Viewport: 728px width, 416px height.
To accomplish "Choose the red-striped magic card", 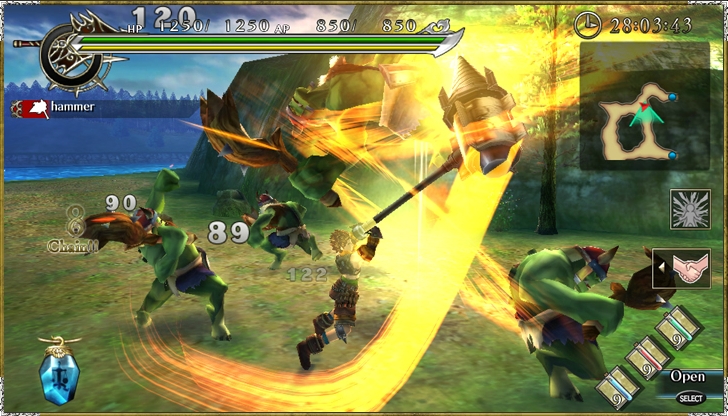I will 646,357.
